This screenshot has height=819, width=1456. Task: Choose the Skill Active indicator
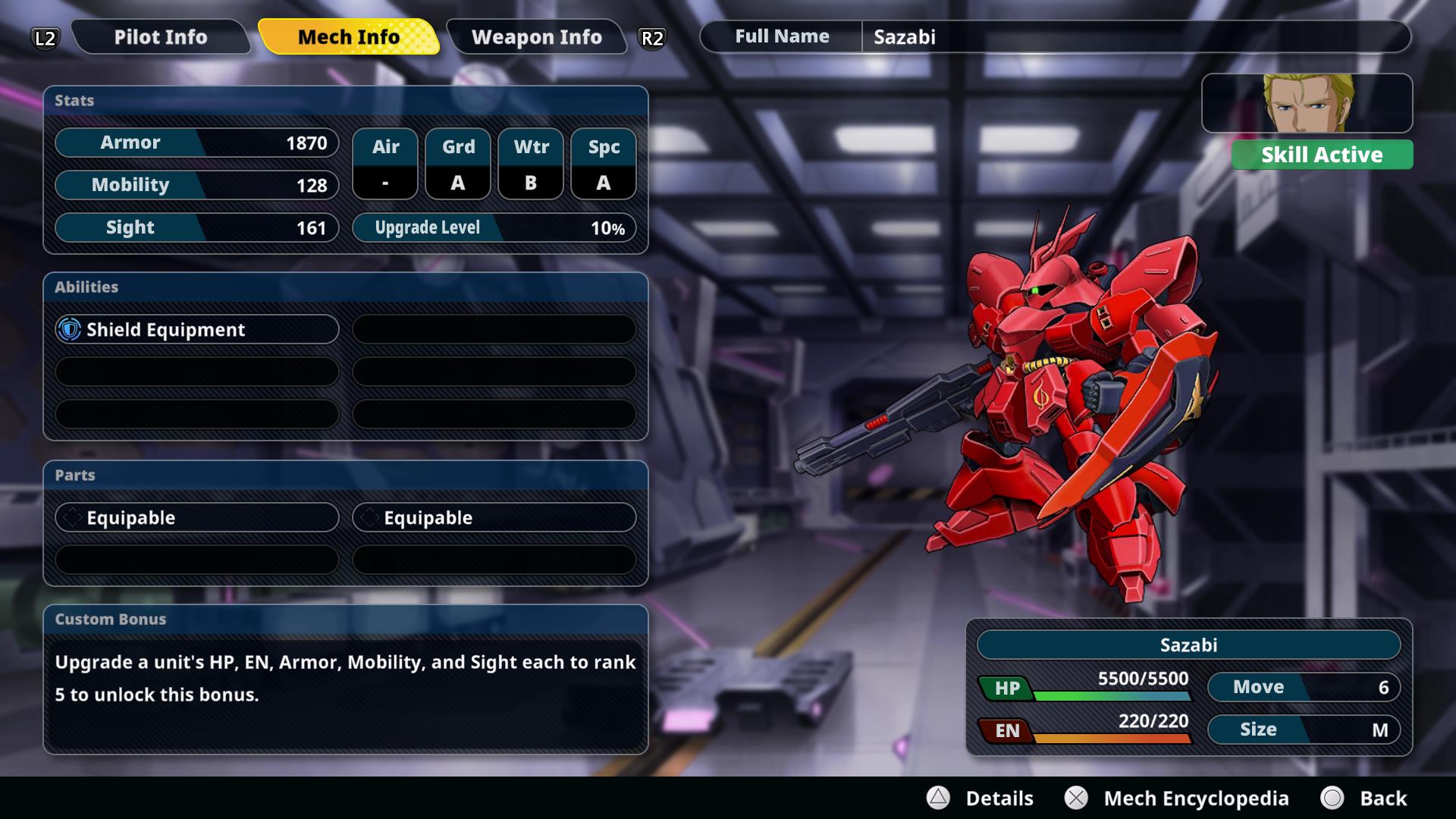point(1321,155)
